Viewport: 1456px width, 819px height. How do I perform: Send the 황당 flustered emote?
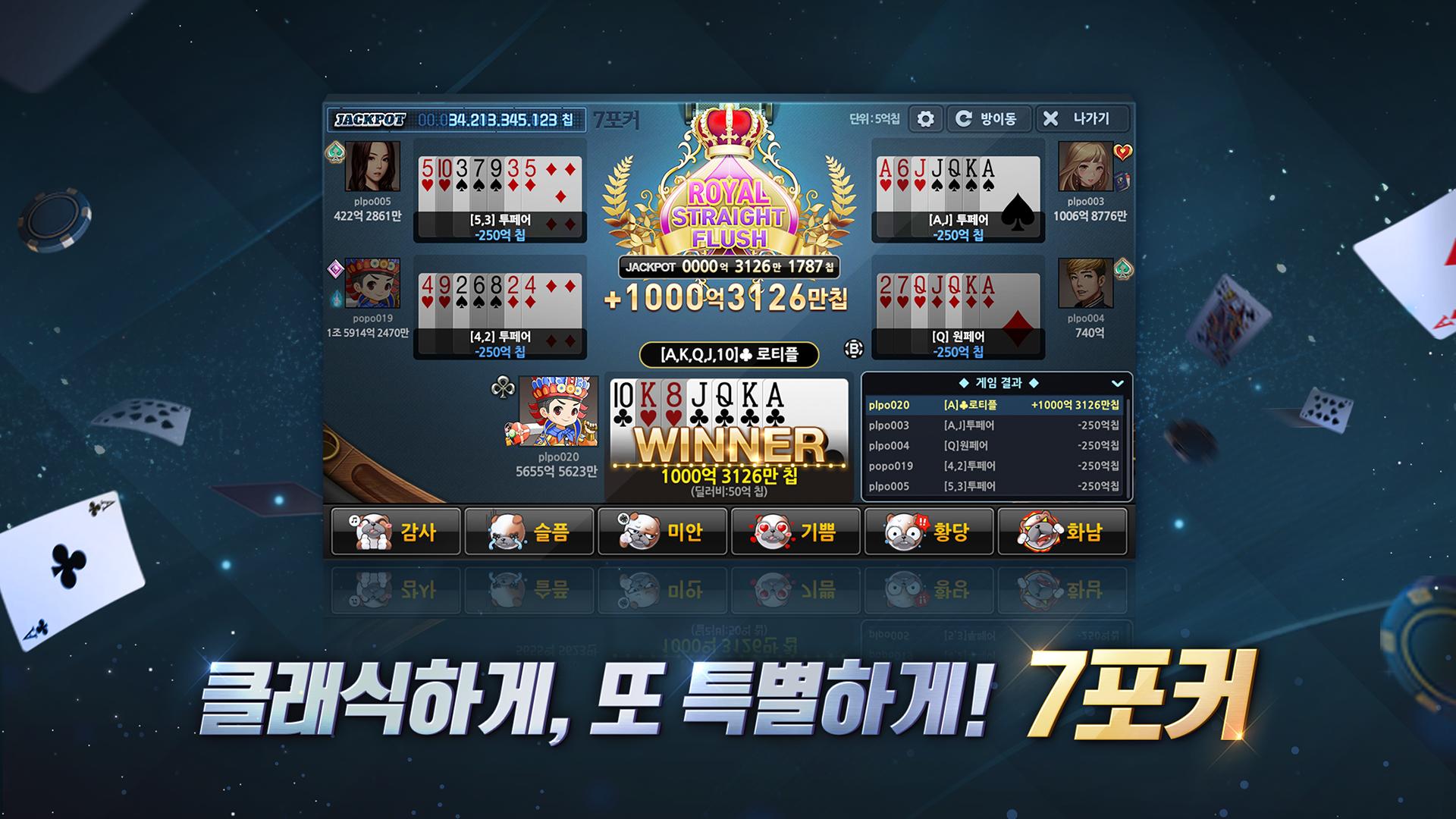pyautogui.click(x=929, y=532)
